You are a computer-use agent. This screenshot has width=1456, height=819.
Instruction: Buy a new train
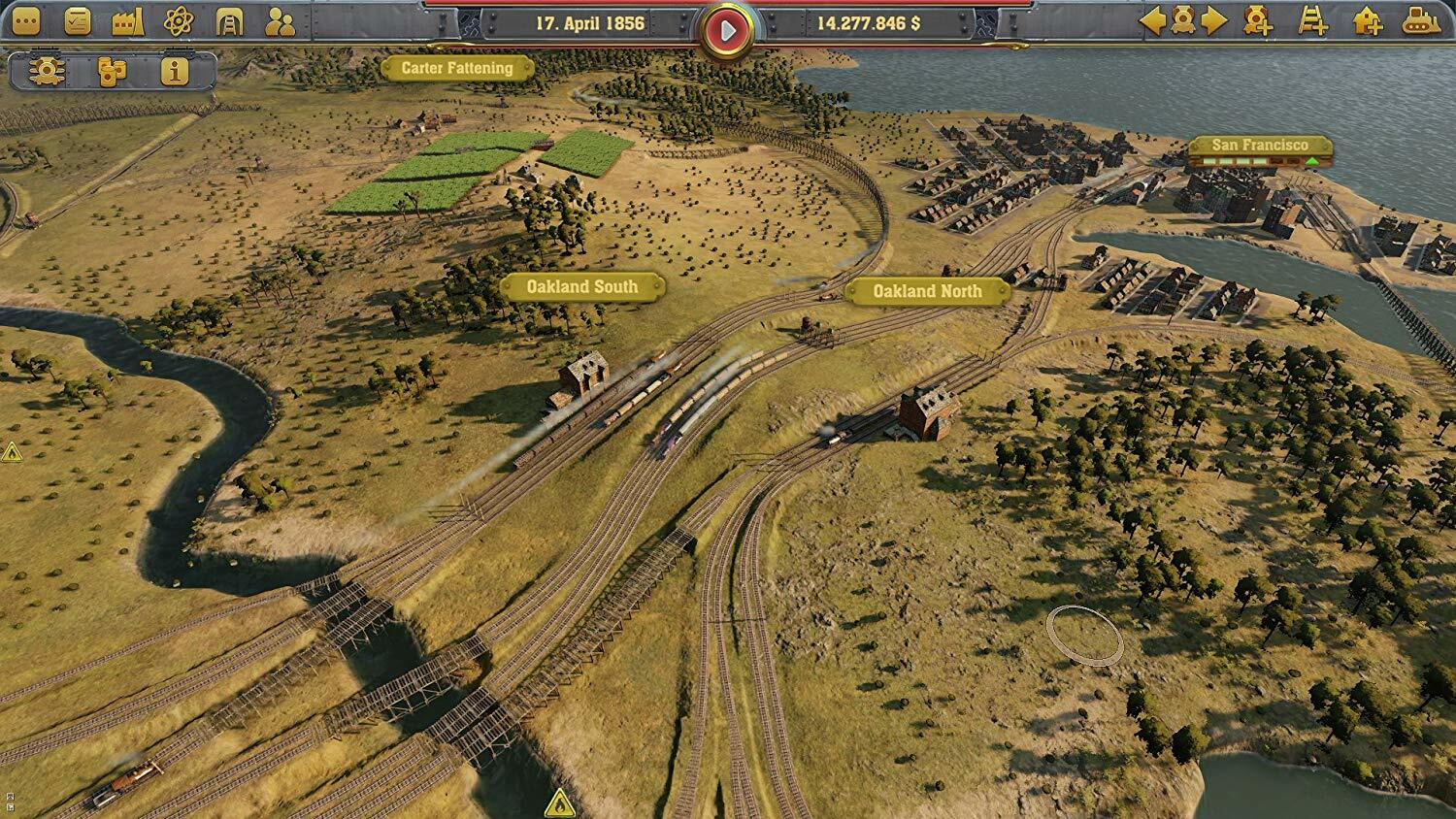[x=1258, y=21]
